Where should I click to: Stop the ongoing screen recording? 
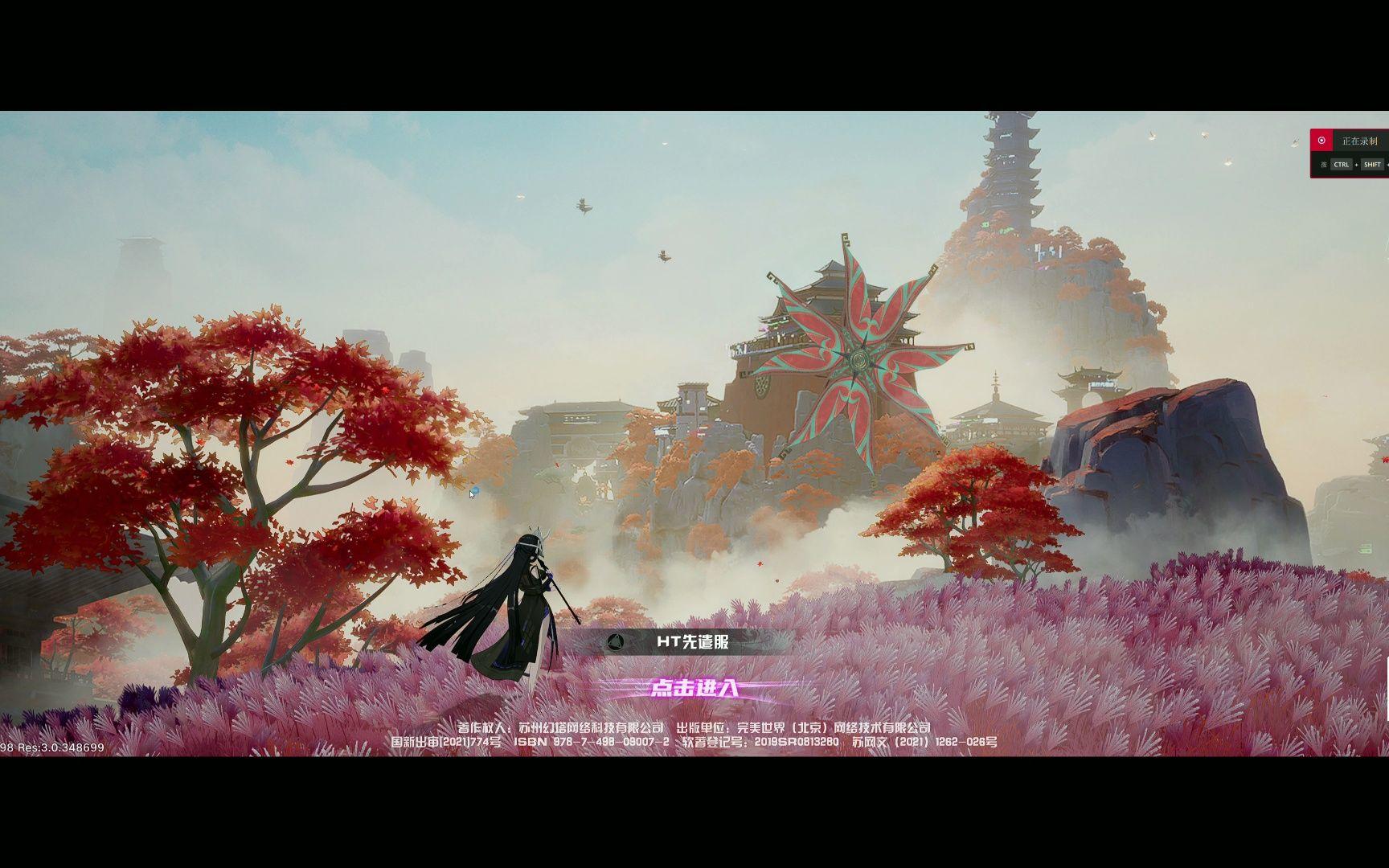click(1321, 141)
